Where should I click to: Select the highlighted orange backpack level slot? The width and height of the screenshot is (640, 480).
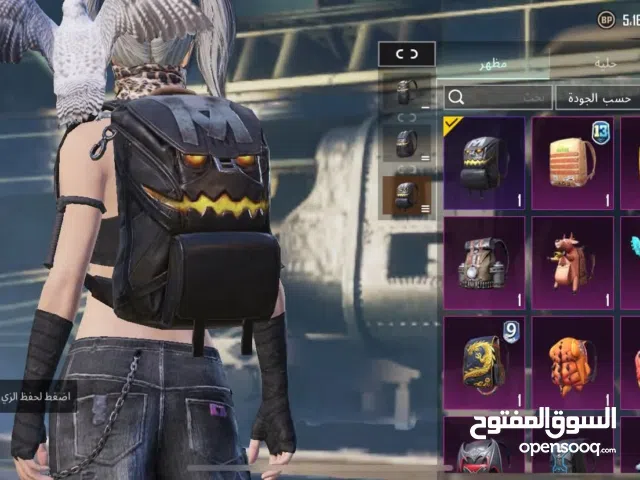pos(408,195)
